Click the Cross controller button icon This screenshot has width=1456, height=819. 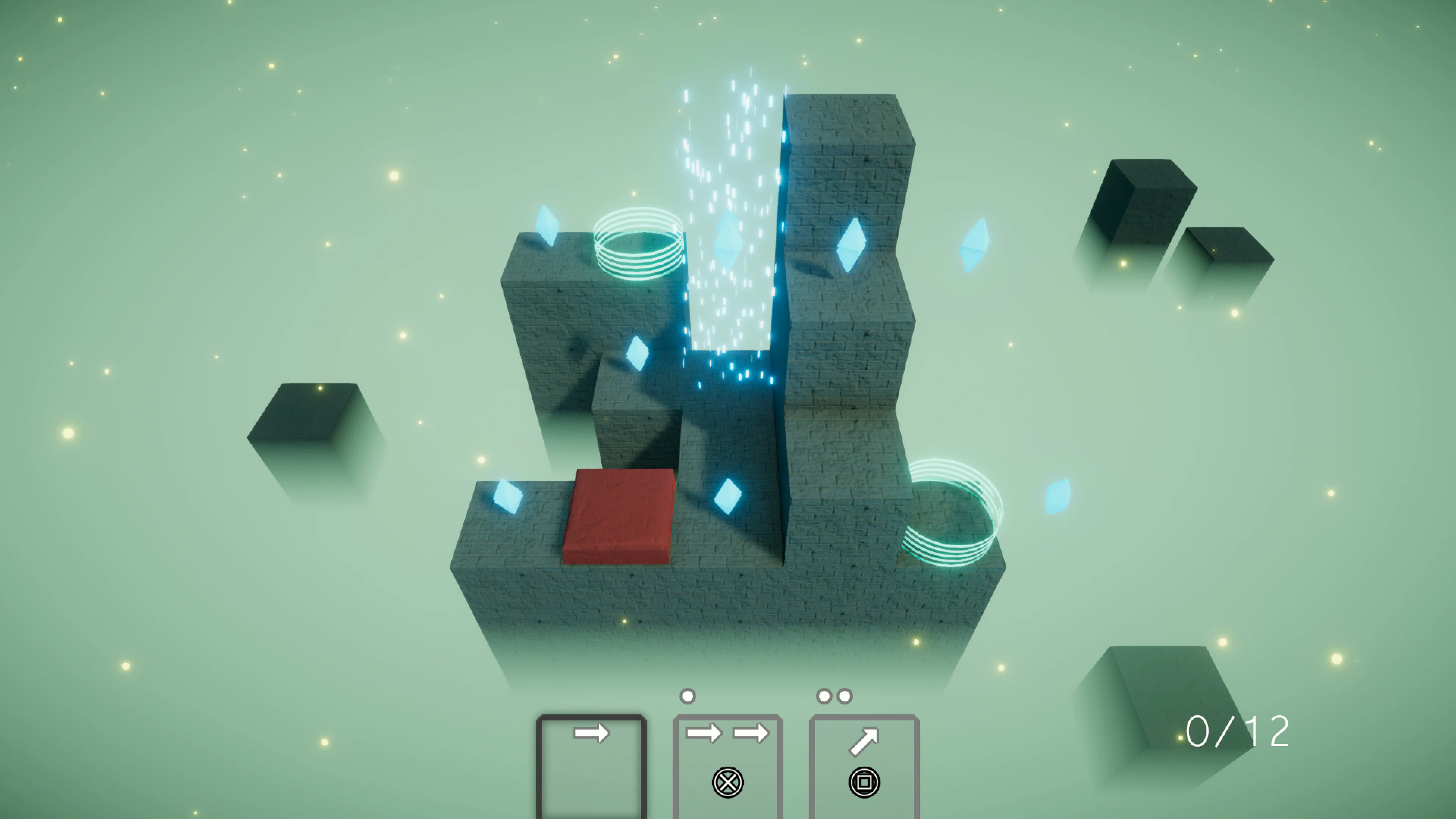728,784
